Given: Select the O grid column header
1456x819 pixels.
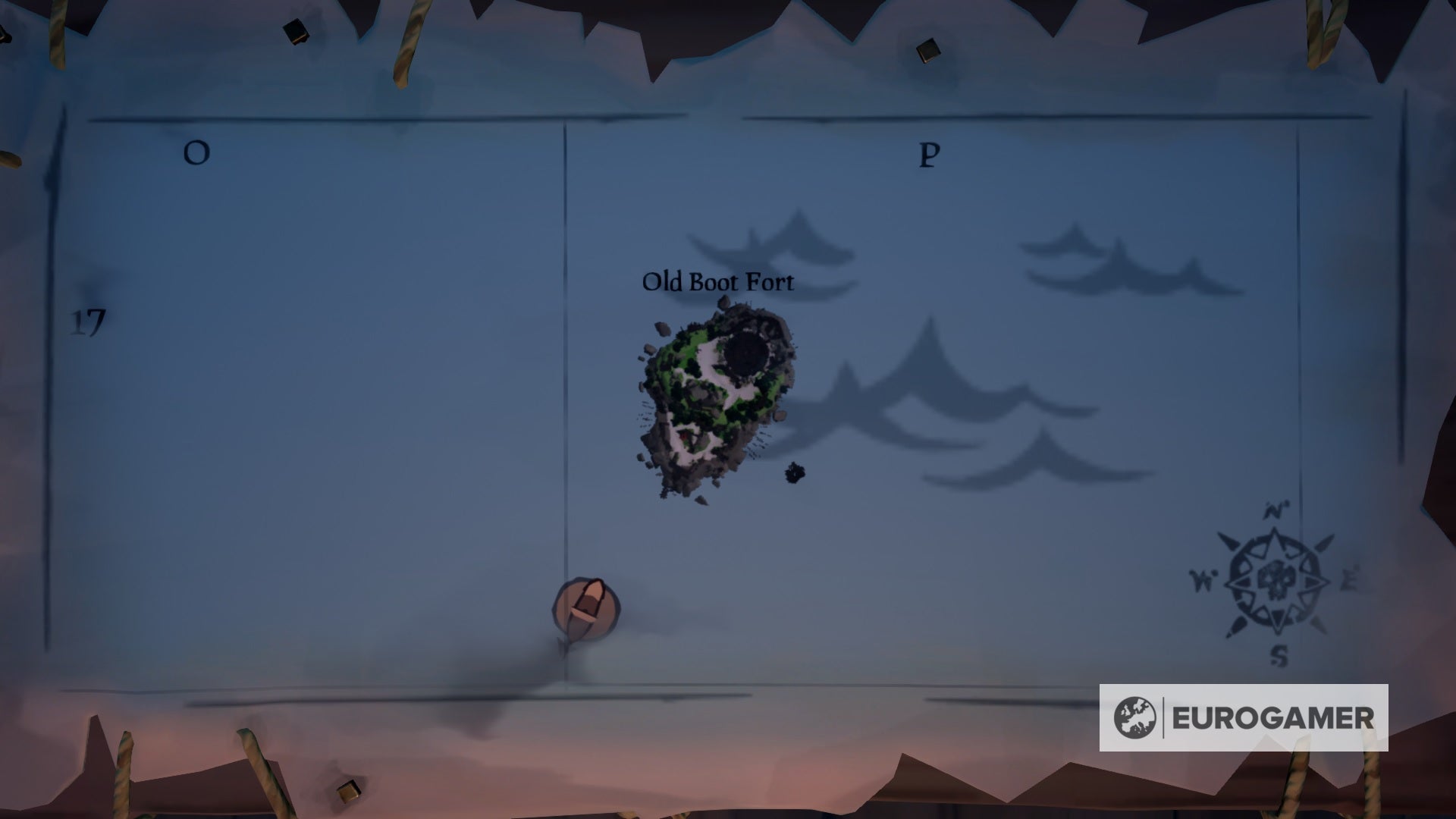Looking at the screenshot, I should point(196,154).
